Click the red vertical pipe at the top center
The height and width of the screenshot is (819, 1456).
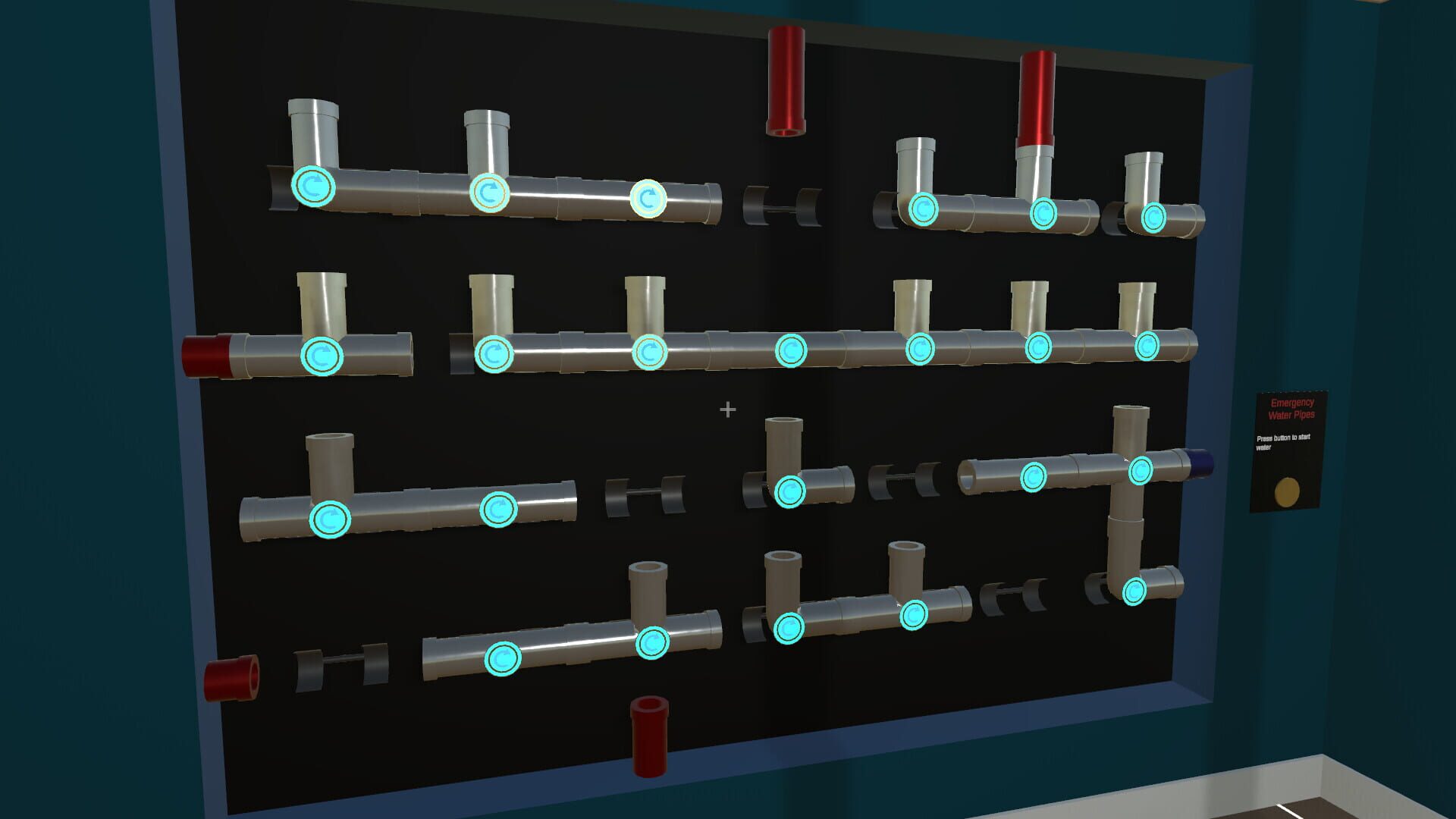(785, 80)
